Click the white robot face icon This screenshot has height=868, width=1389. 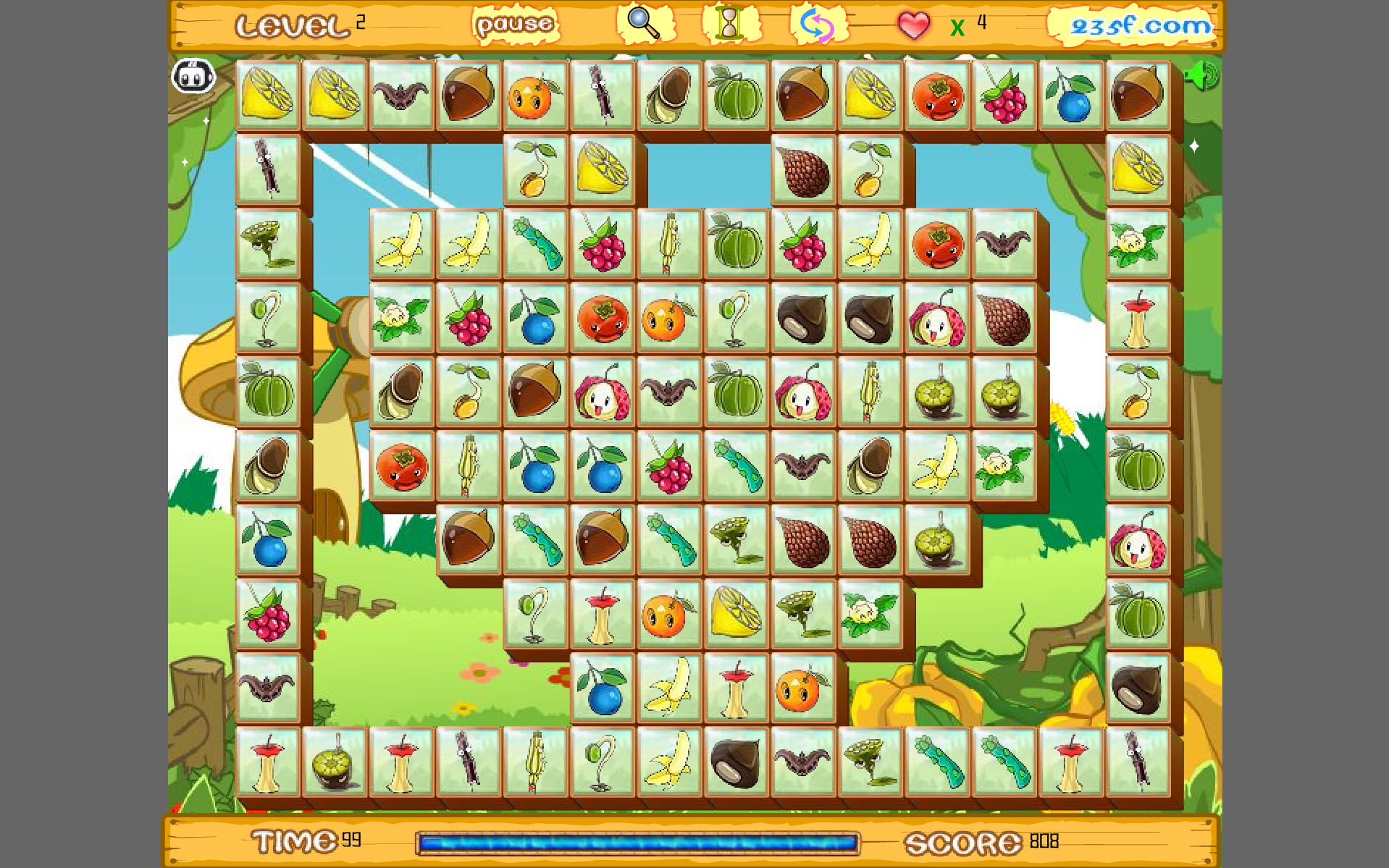point(193,75)
